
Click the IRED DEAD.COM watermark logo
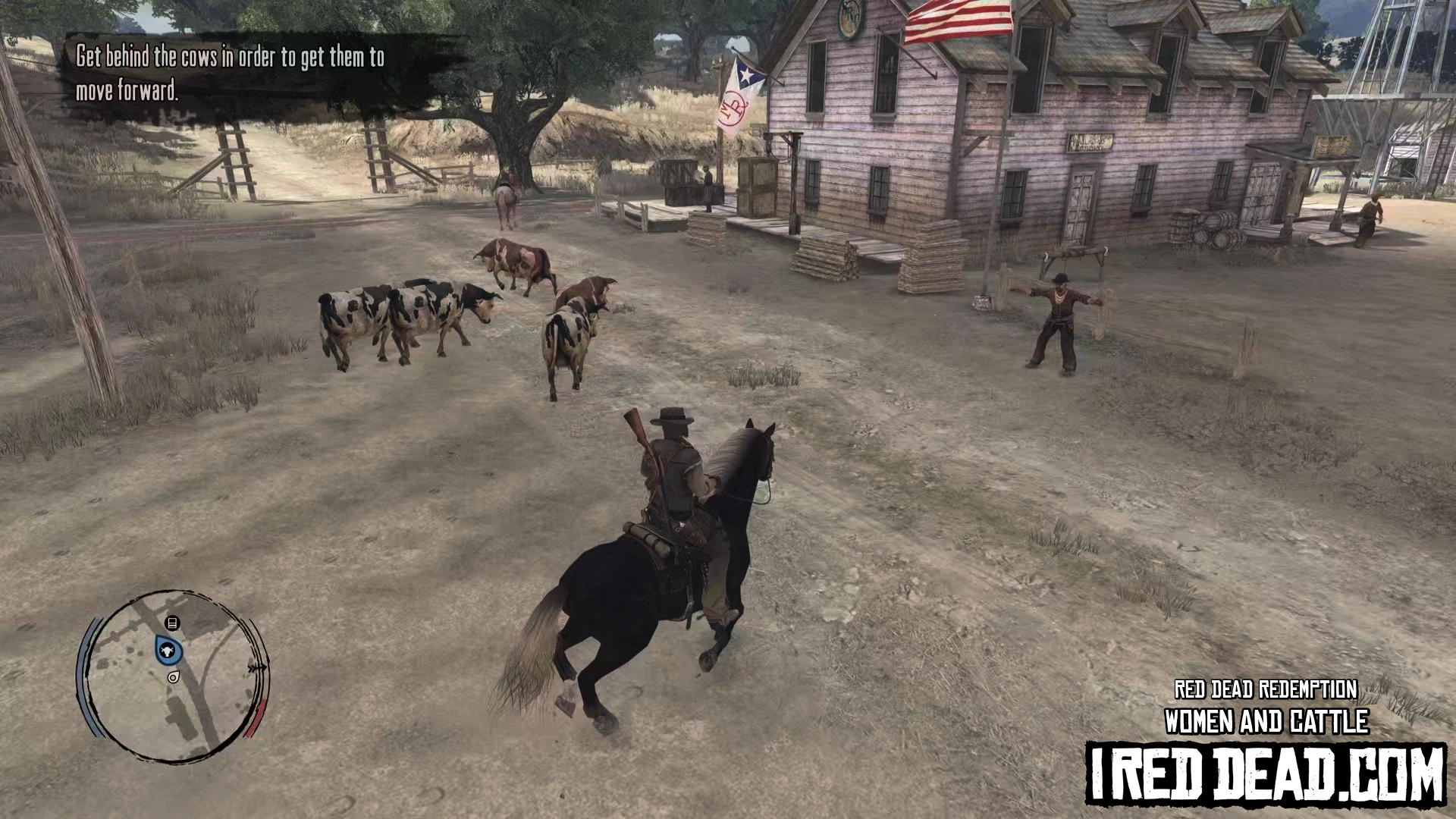(1265, 773)
